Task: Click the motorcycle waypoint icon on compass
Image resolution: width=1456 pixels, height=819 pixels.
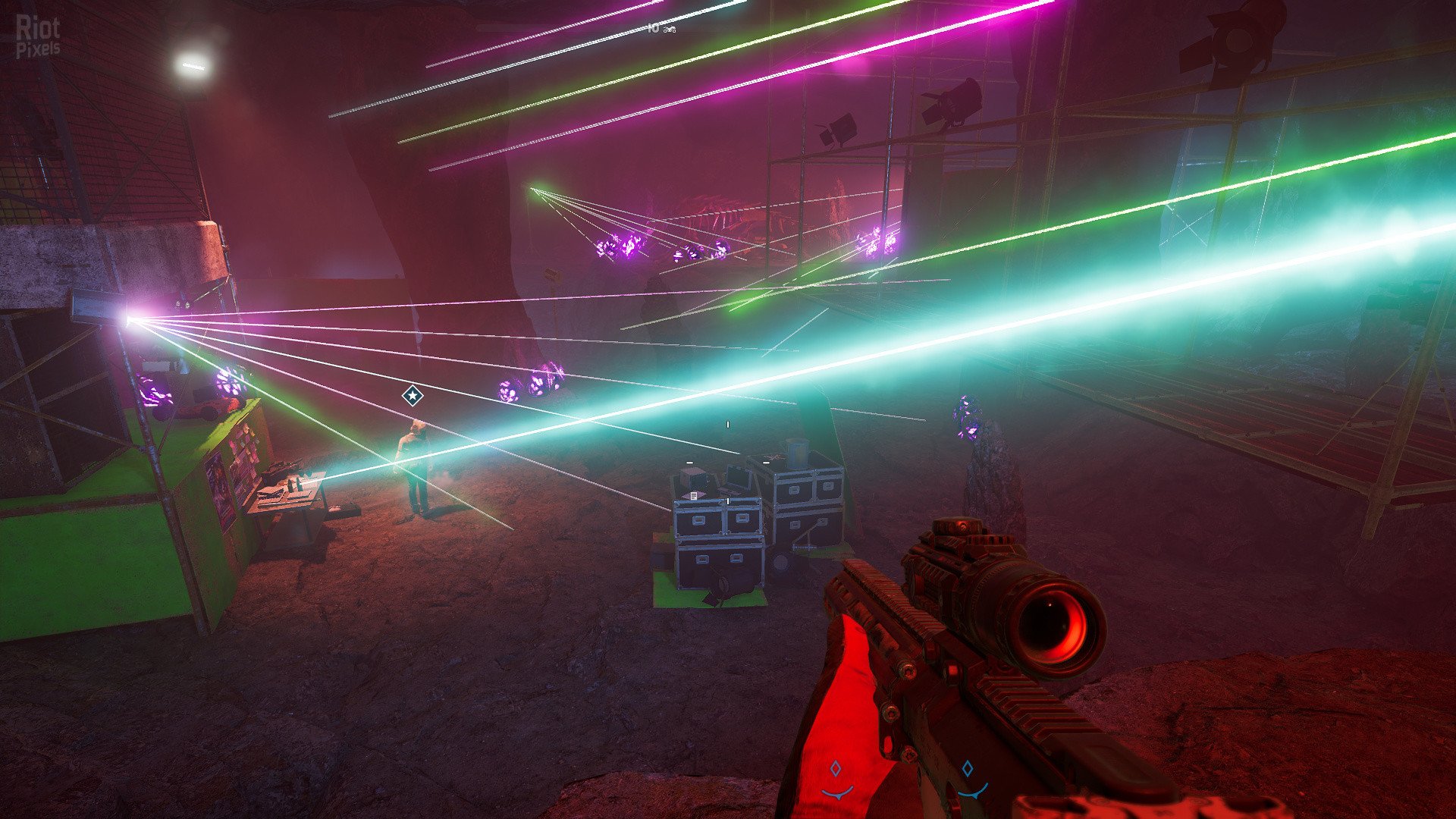Action: pyautogui.click(x=669, y=29)
